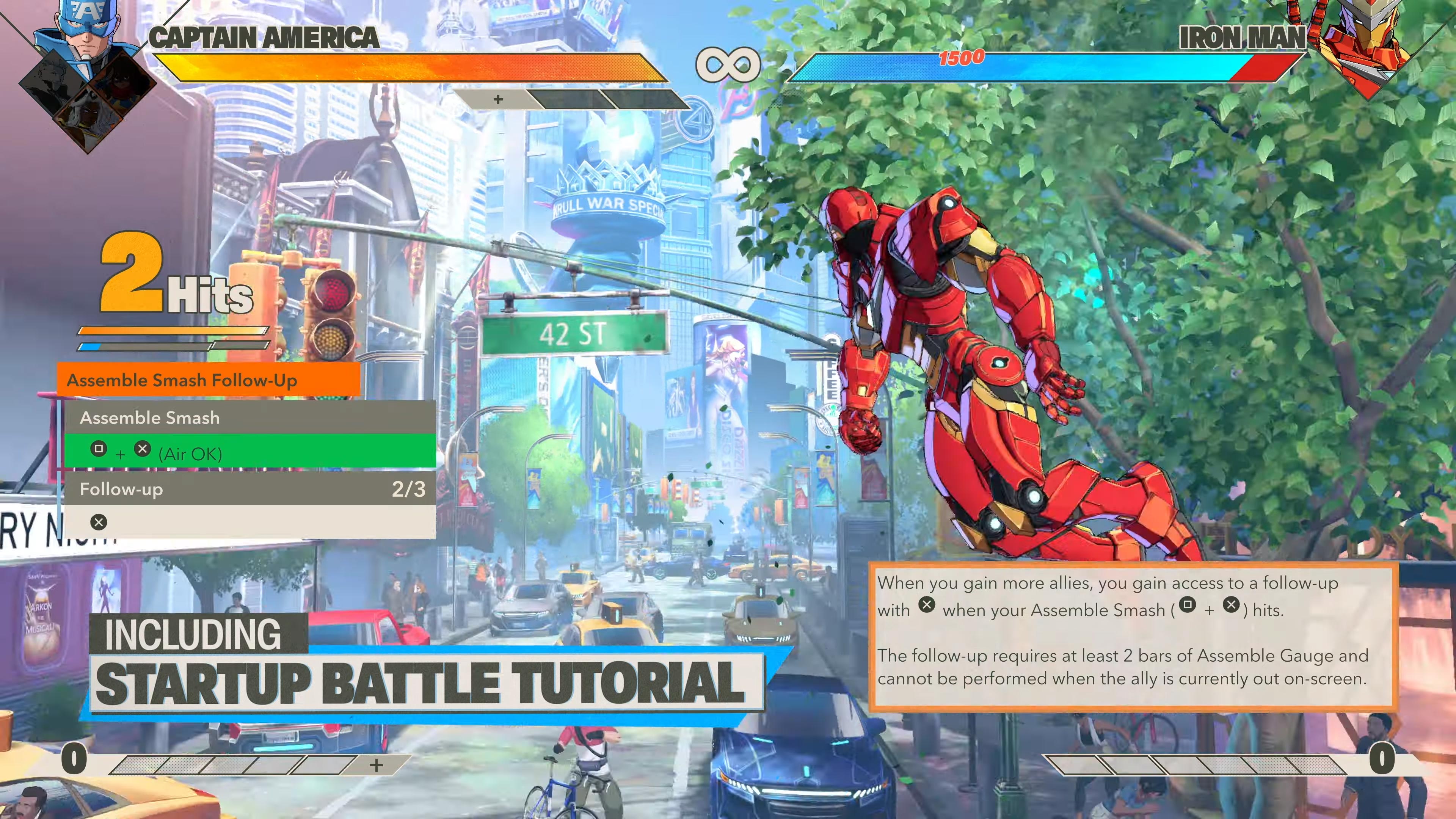Click the Cross button icon under Follow-up
This screenshot has height=819, width=1456.
99,522
